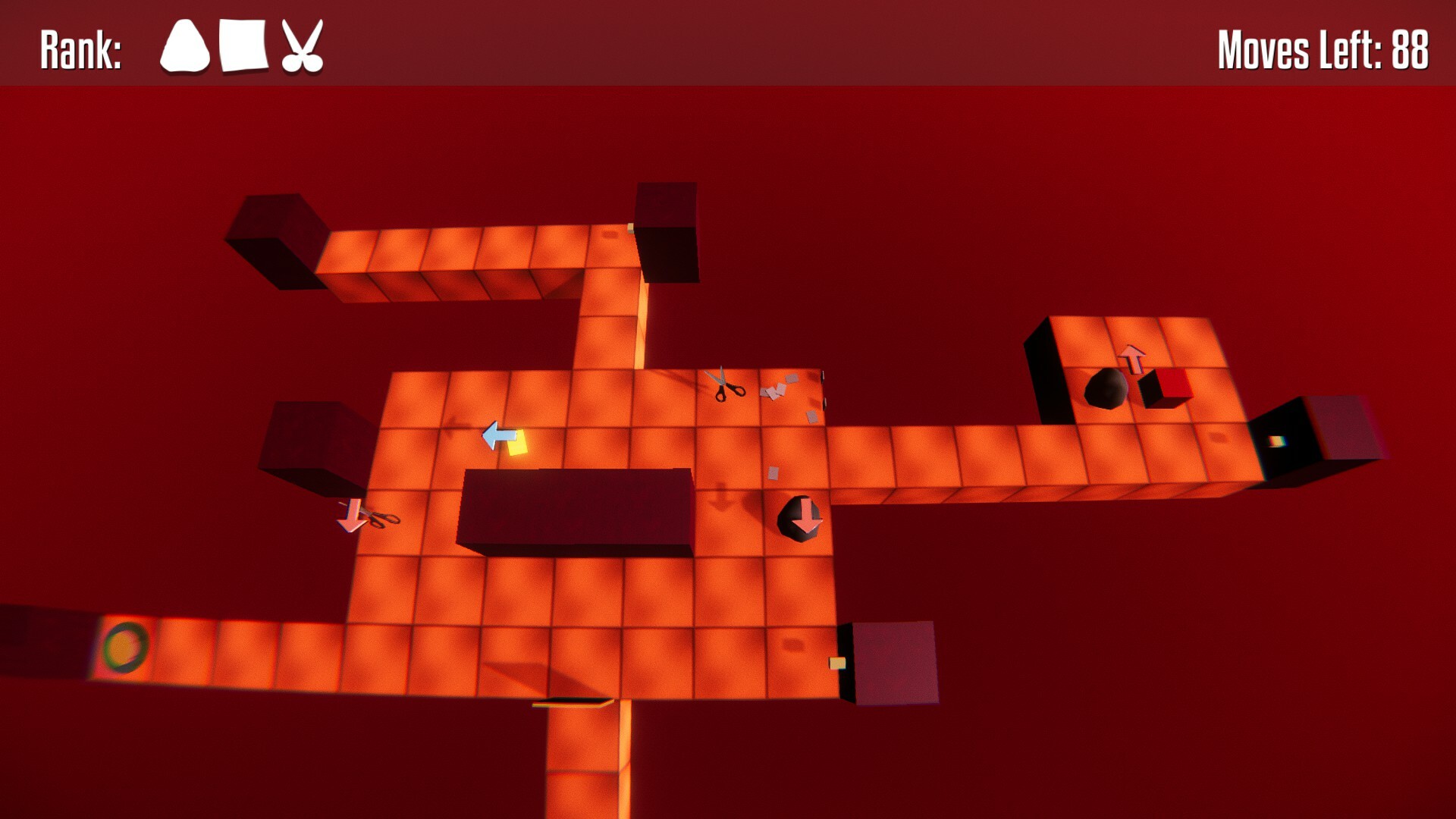
Task: Select the pink down arrow near the scissors
Action: (351, 516)
